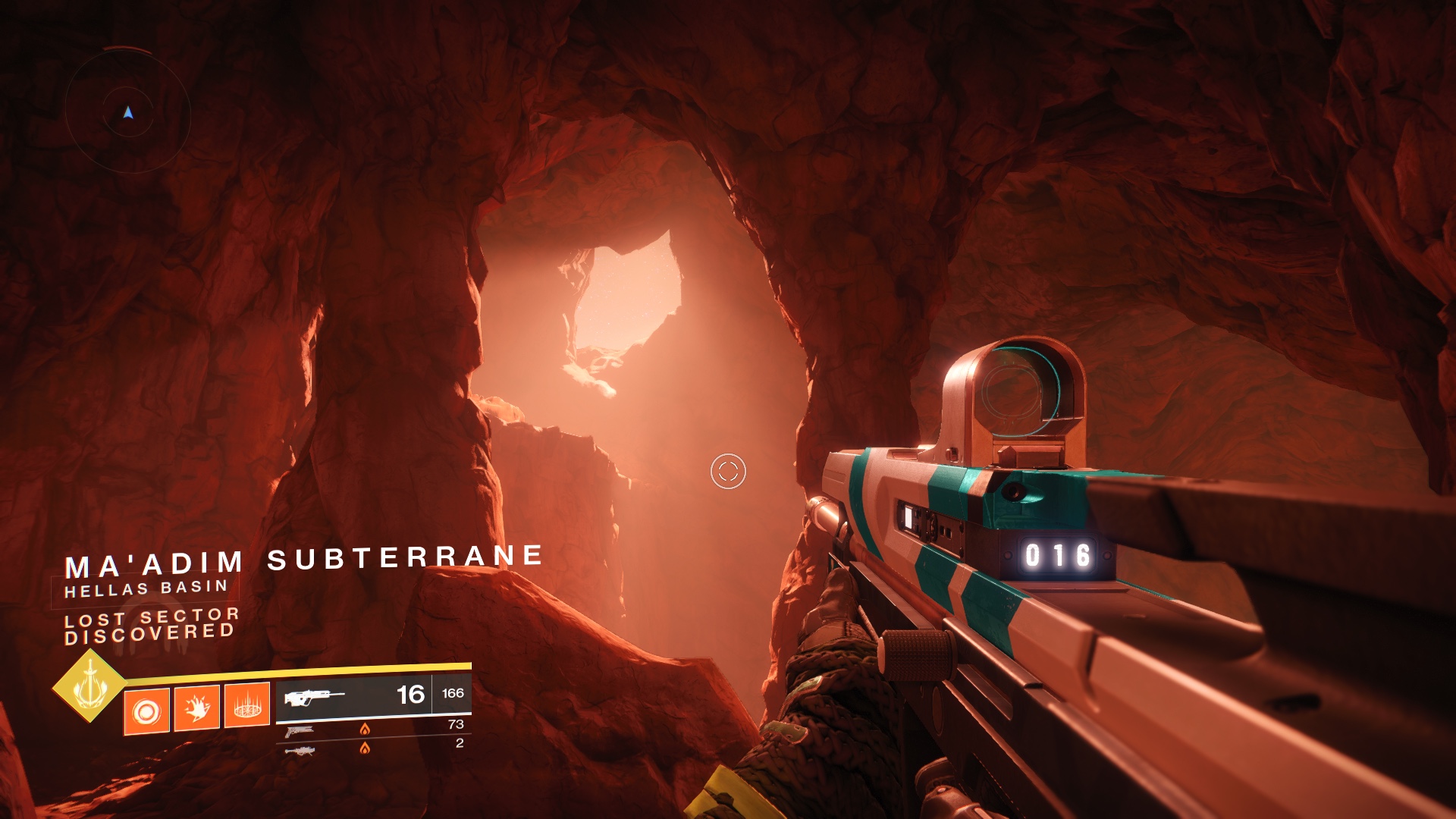Click the Dawnblade super diamond icon

tap(91, 689)
